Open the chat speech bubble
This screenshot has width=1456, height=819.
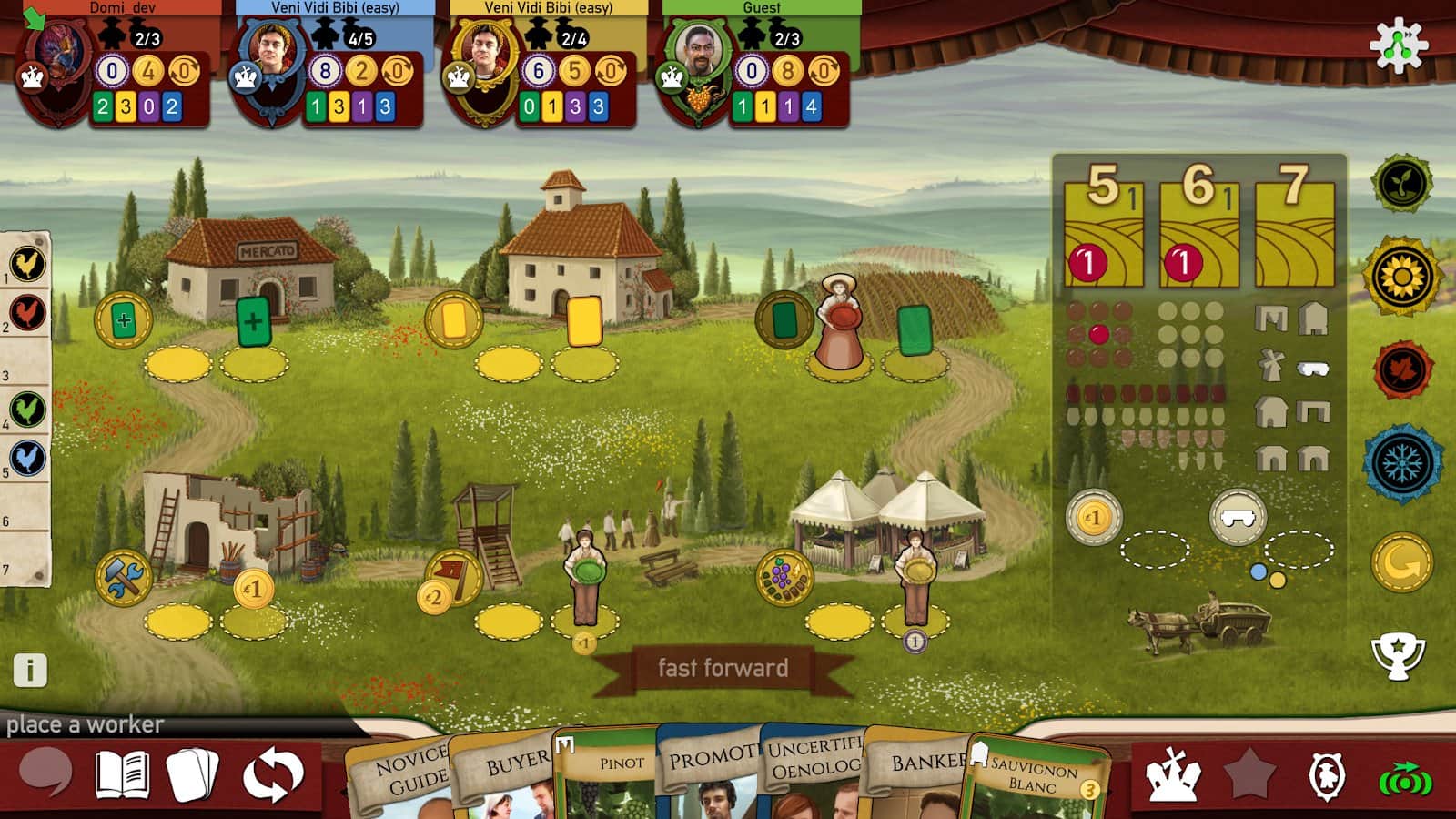(x=45, y=772)
